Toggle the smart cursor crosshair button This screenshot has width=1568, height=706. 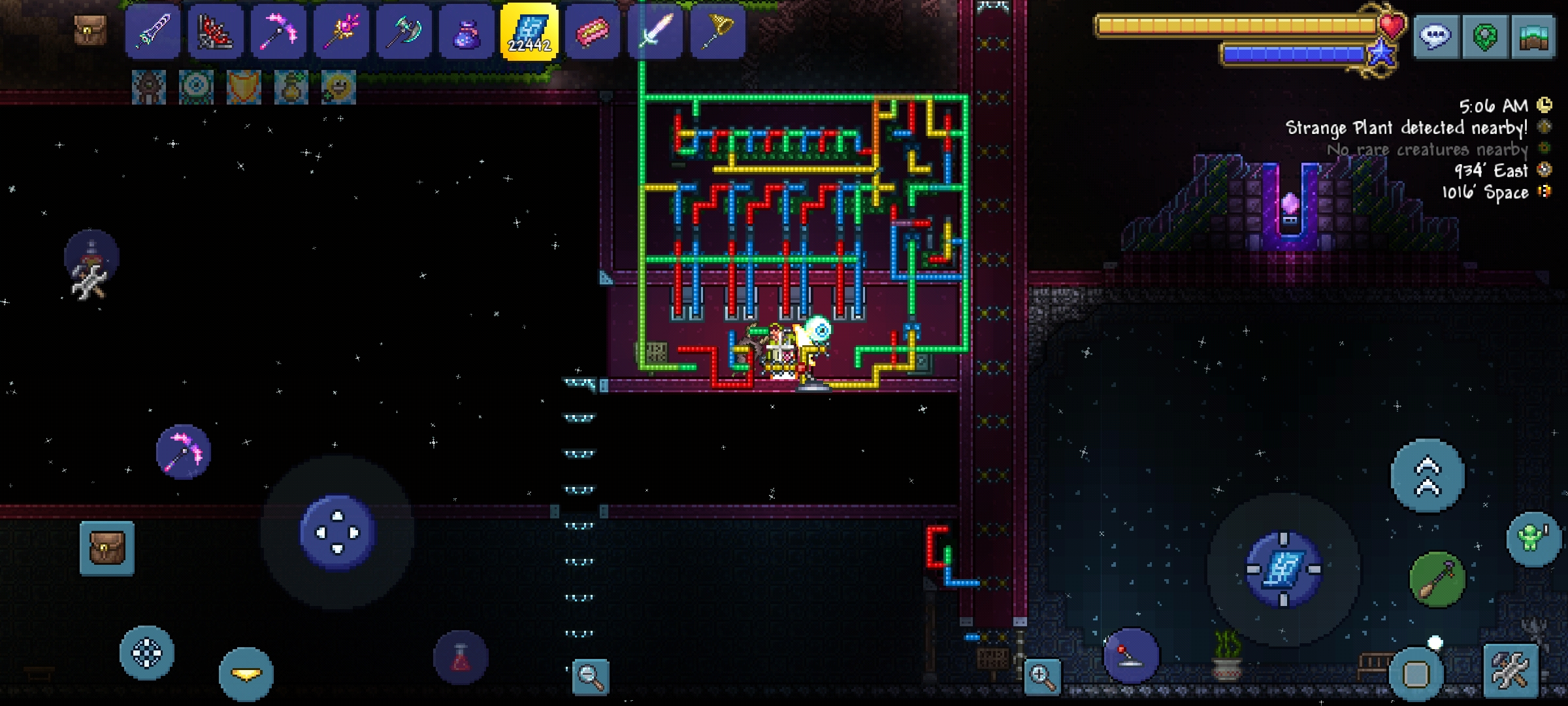[147, 652]
